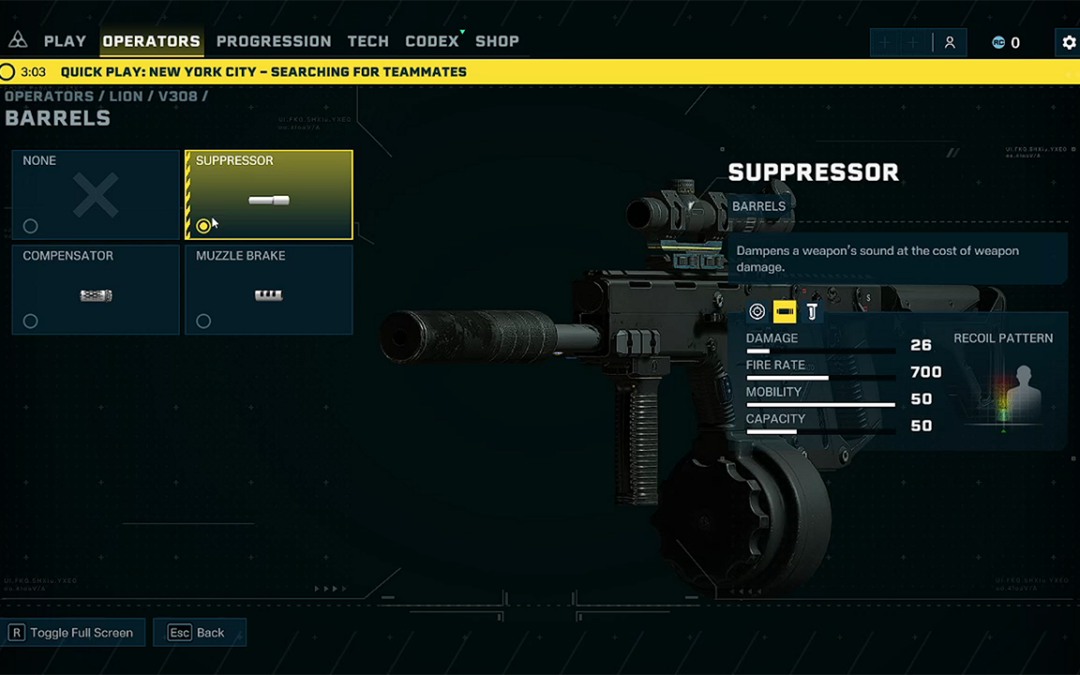Select the NONE barrel option
This screenshot has height=675, width=1080.
(96, 195)
